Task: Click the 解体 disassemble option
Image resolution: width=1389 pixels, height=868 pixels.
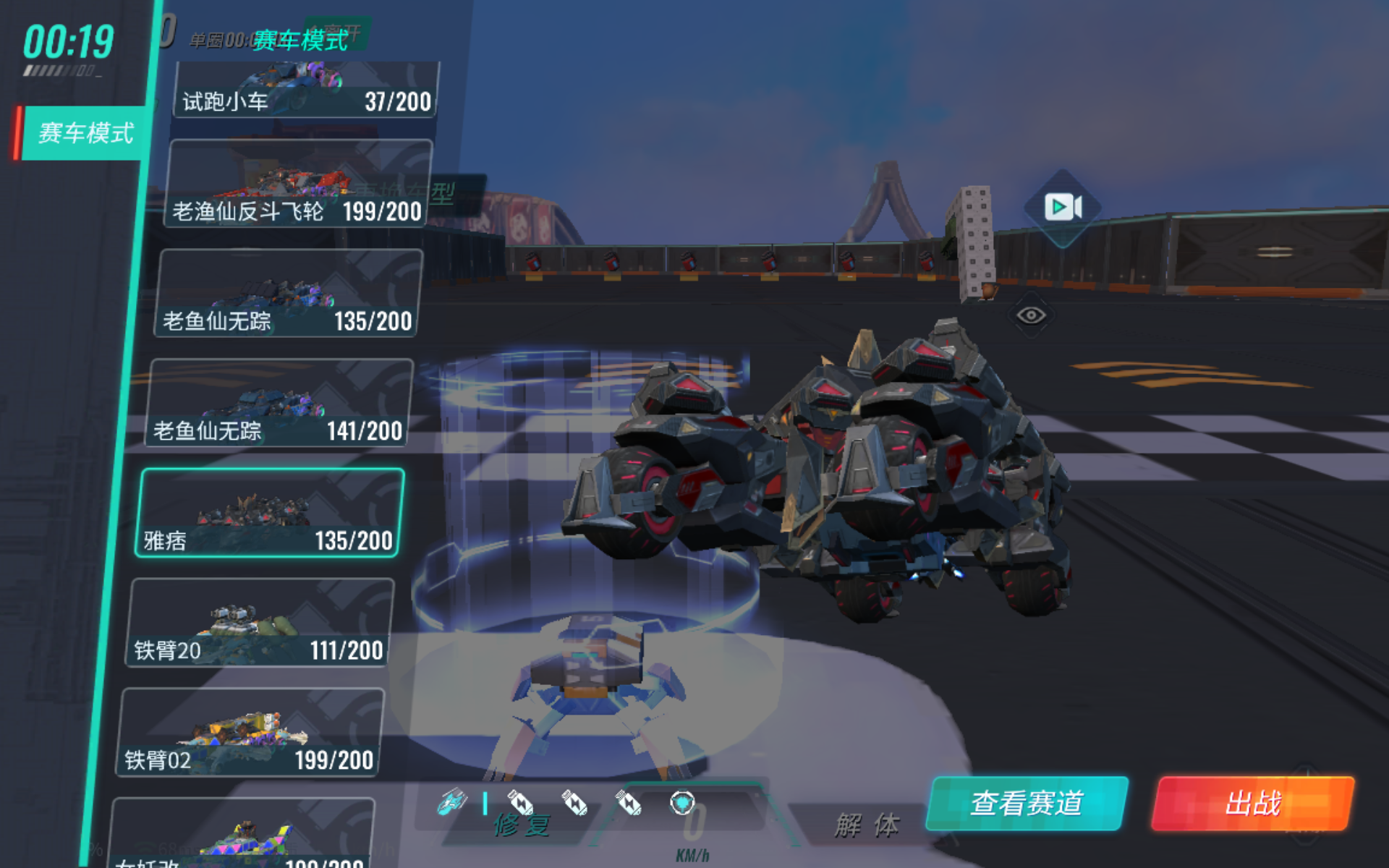Action: [867, 822]
